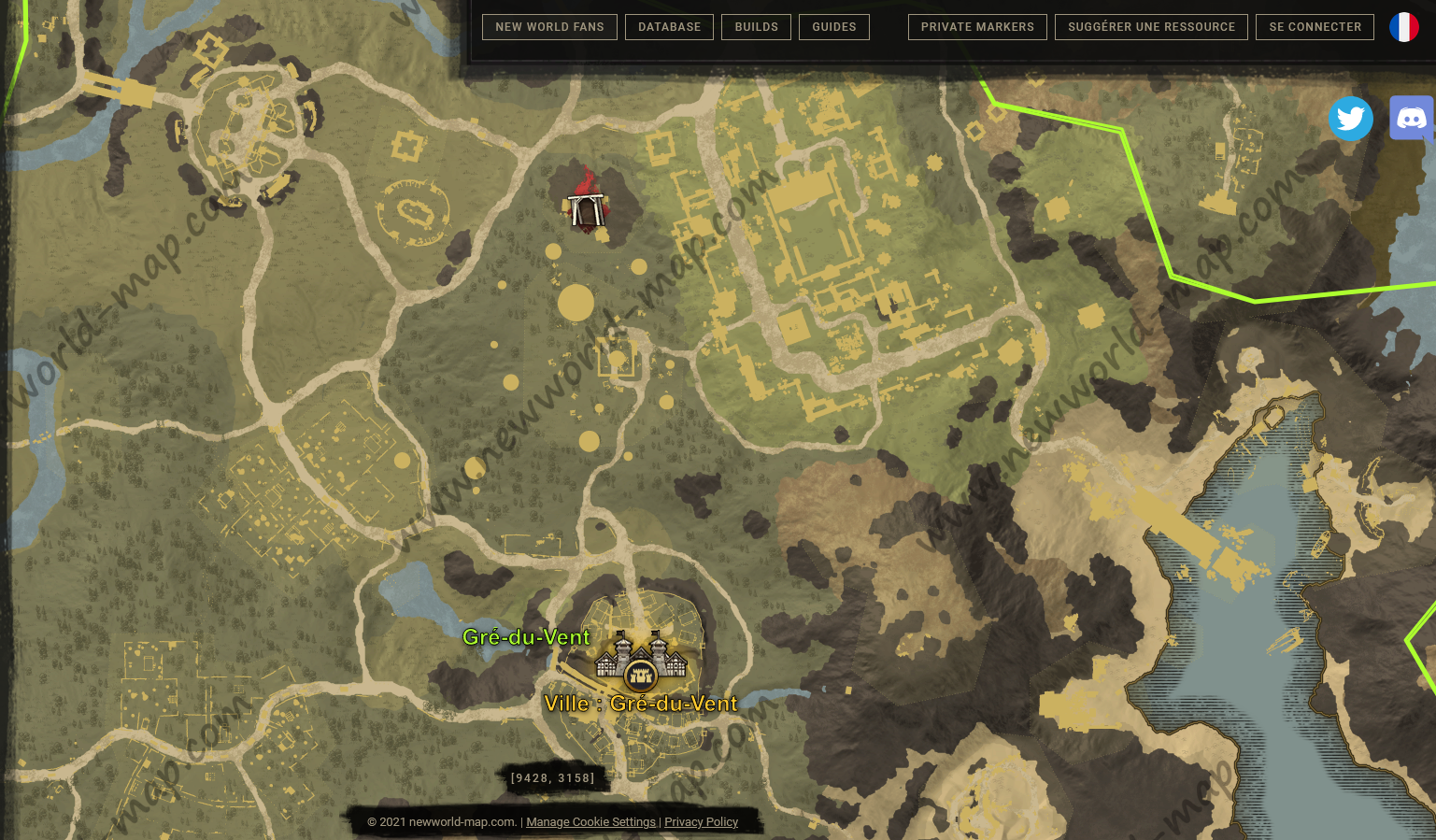This screenshot has height=840, width=1436.
Task: Select Se connecter to log in
Action: [1315, 27]
